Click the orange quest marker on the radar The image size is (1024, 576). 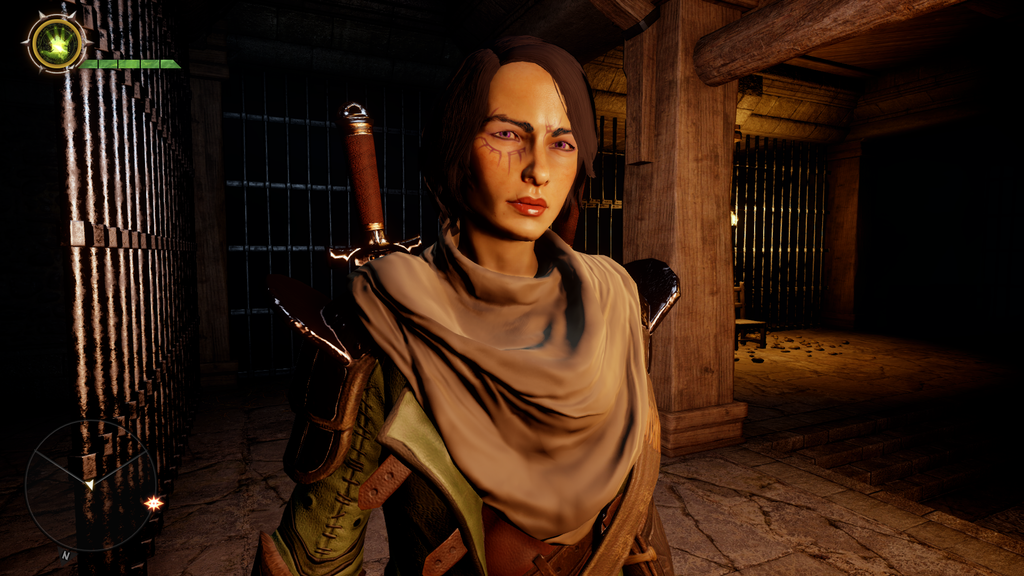coord(153,503)
